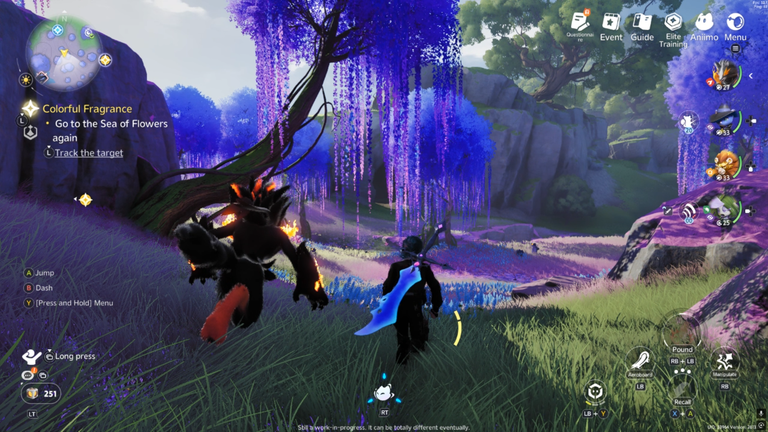Select the Colorful Fragrance quest title
This screenshot has width=768, height=432.
click(x=87, y=109)
